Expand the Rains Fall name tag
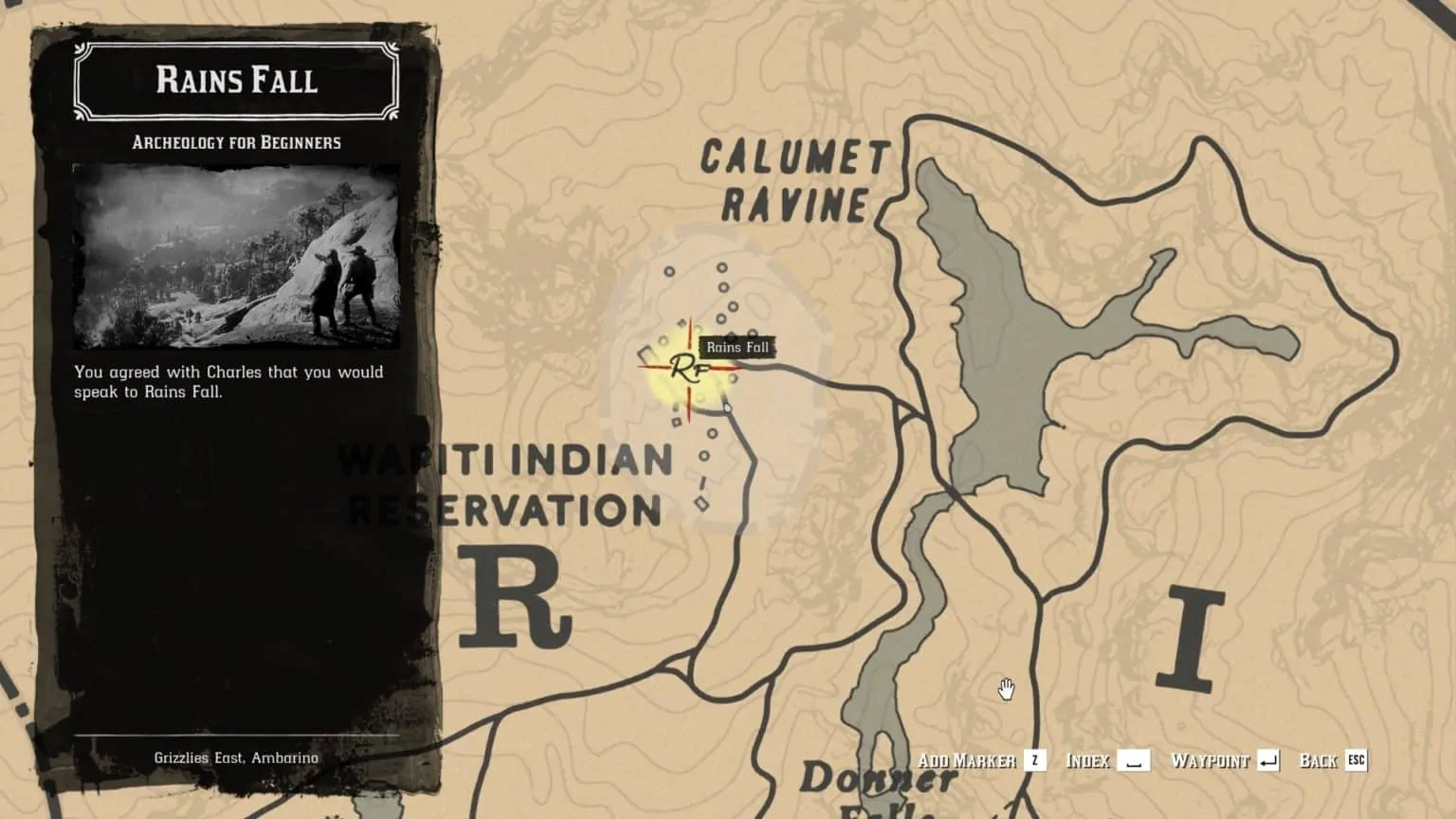The image size is (1456, 819). point(738,347)
